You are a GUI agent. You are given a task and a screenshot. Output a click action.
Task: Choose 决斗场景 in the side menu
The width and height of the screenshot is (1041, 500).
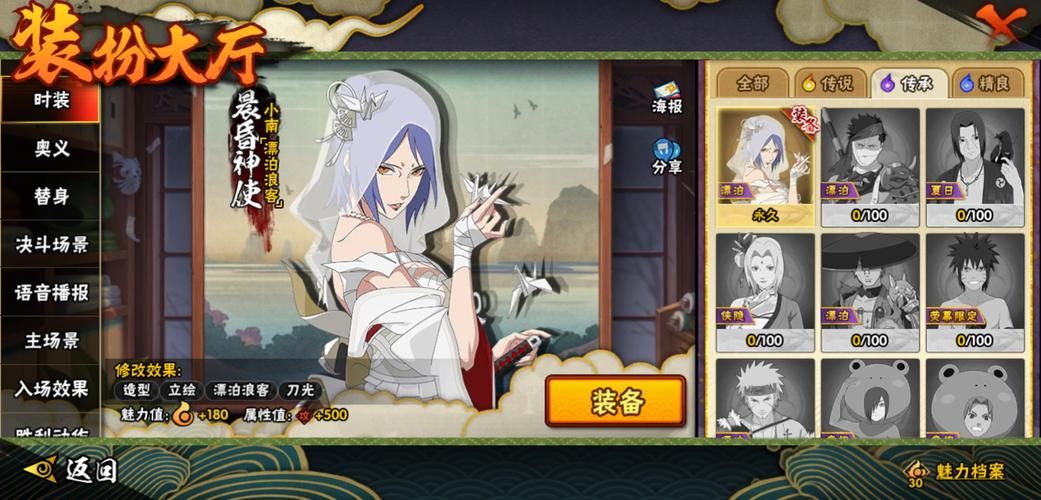click(51, 244)
